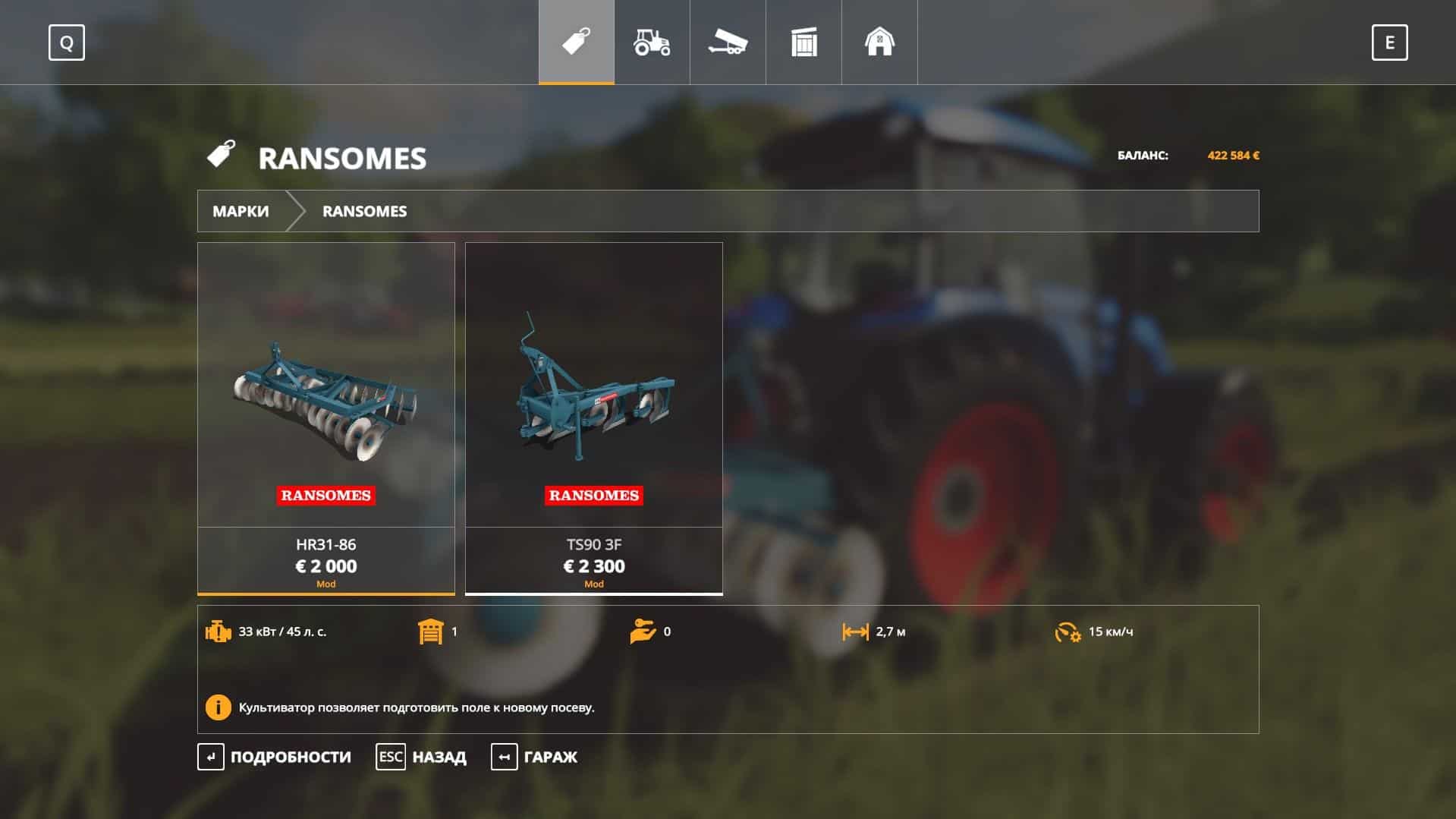Screen dimensions: 1456x819
Task: Show the pallet objects tab
Action: coord(803,43)
